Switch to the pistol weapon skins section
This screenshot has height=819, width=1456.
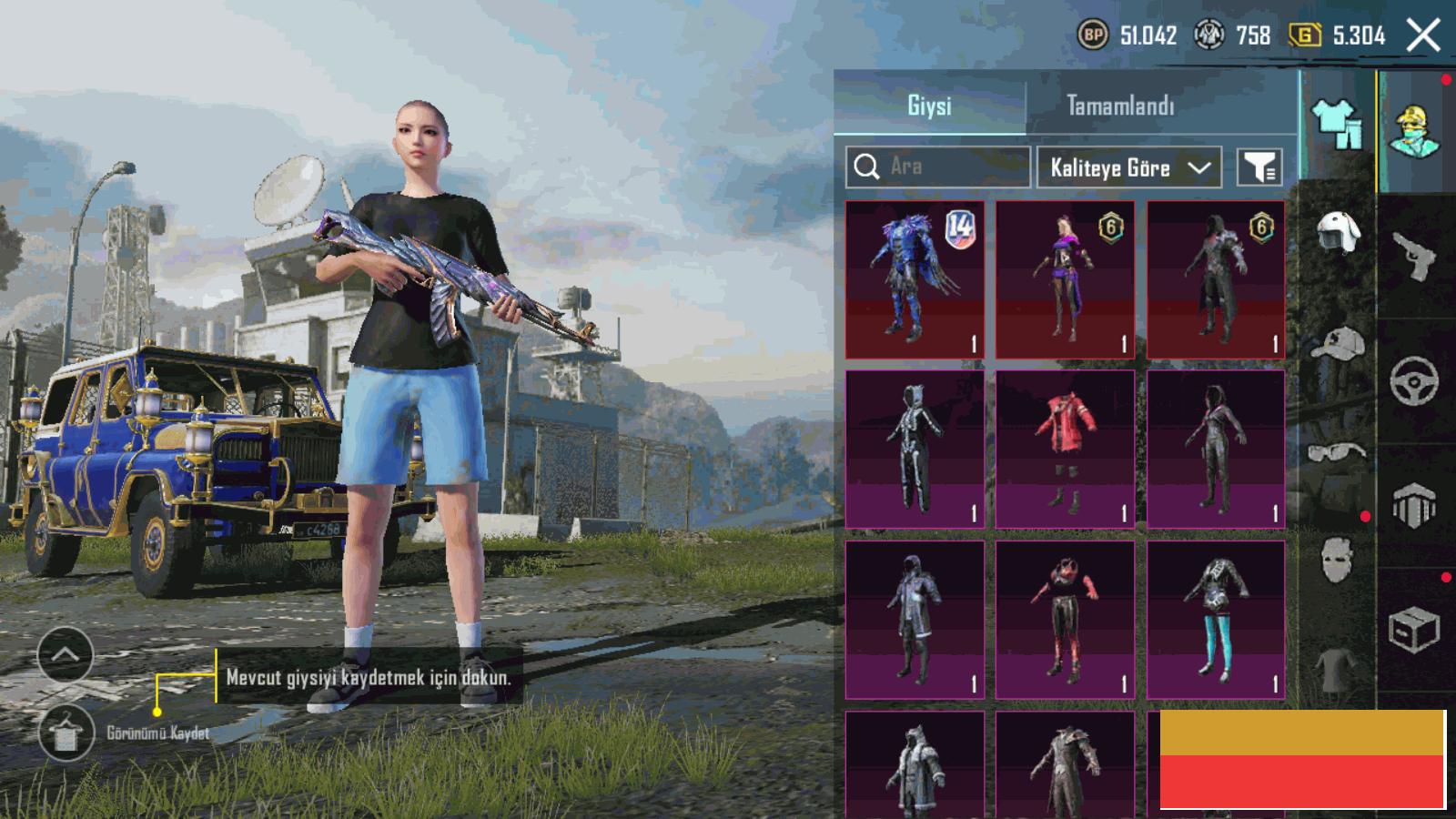(x=1415, y=257)
